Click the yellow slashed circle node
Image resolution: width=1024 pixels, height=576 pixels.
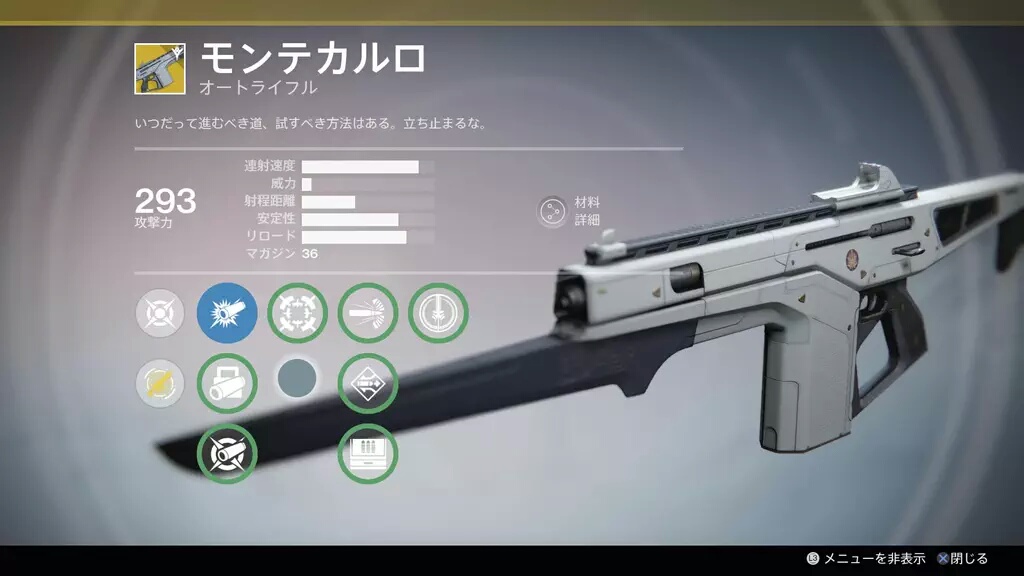pyautogui.click(x=160, y=382)
